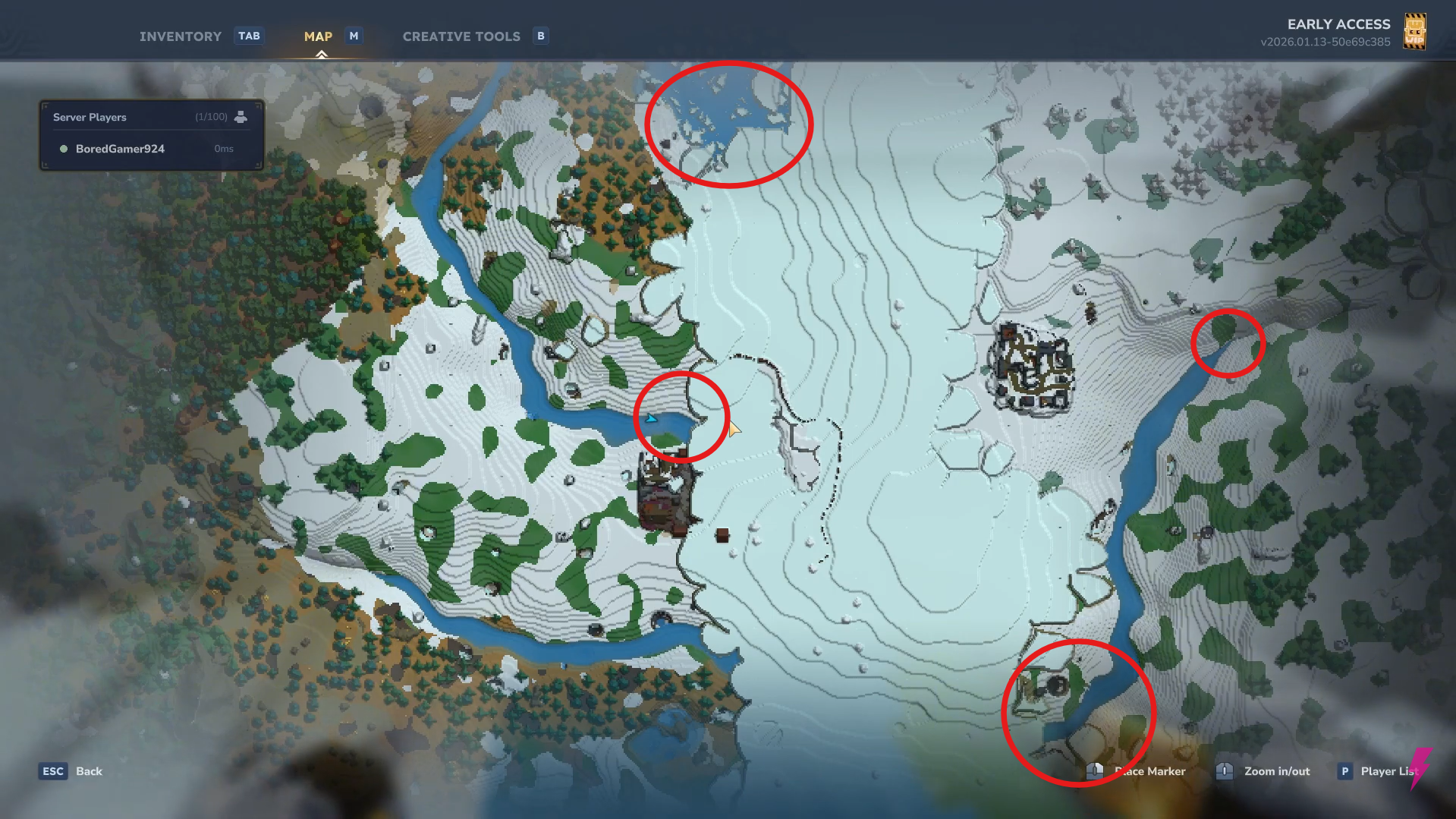Screen dimensions: 1456x819
Task: Click the B key badge beside Creative Tools
Action: (x=540, y=36)
